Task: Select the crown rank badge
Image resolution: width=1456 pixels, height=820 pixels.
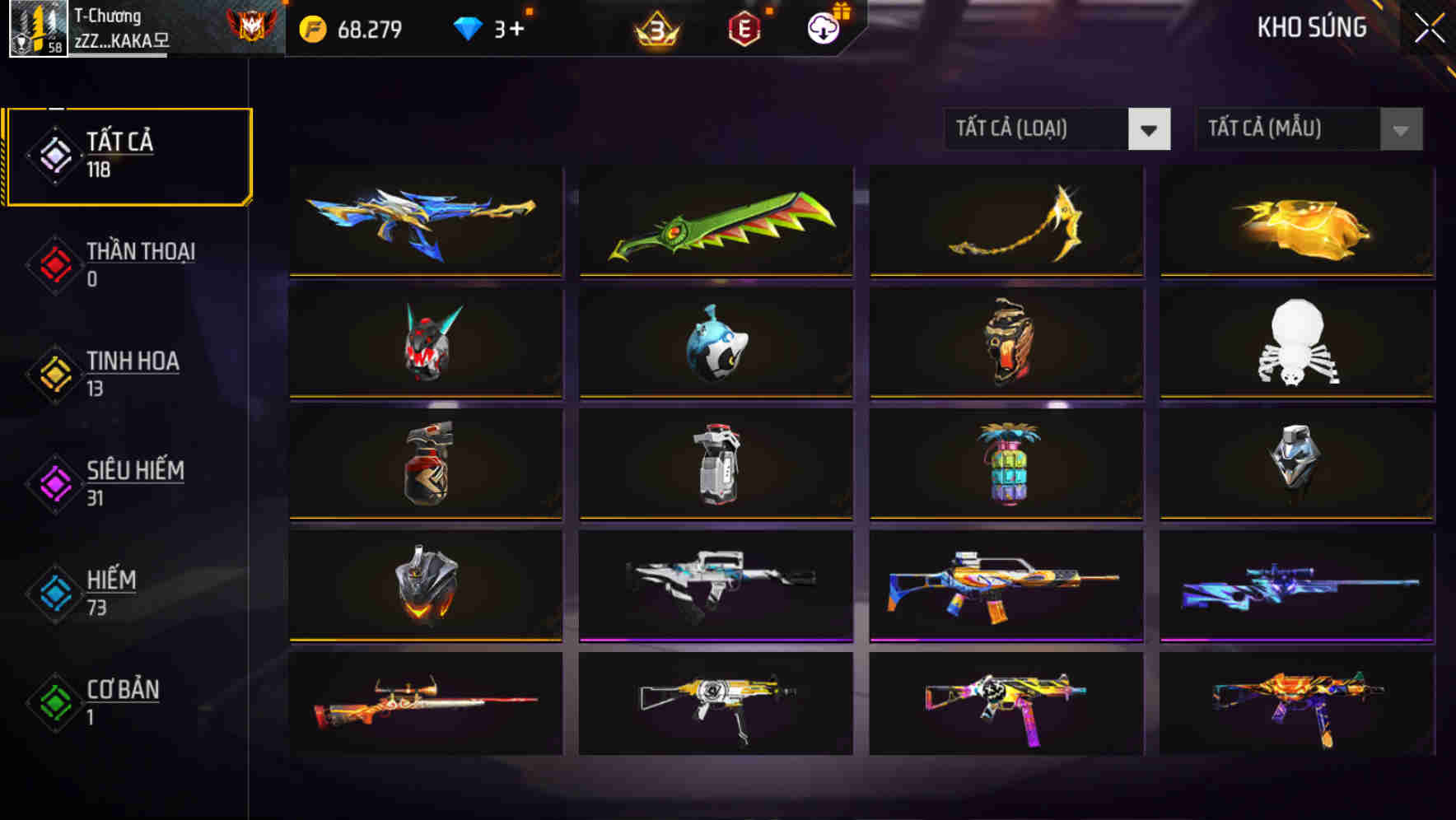Action: click(659, 27)
